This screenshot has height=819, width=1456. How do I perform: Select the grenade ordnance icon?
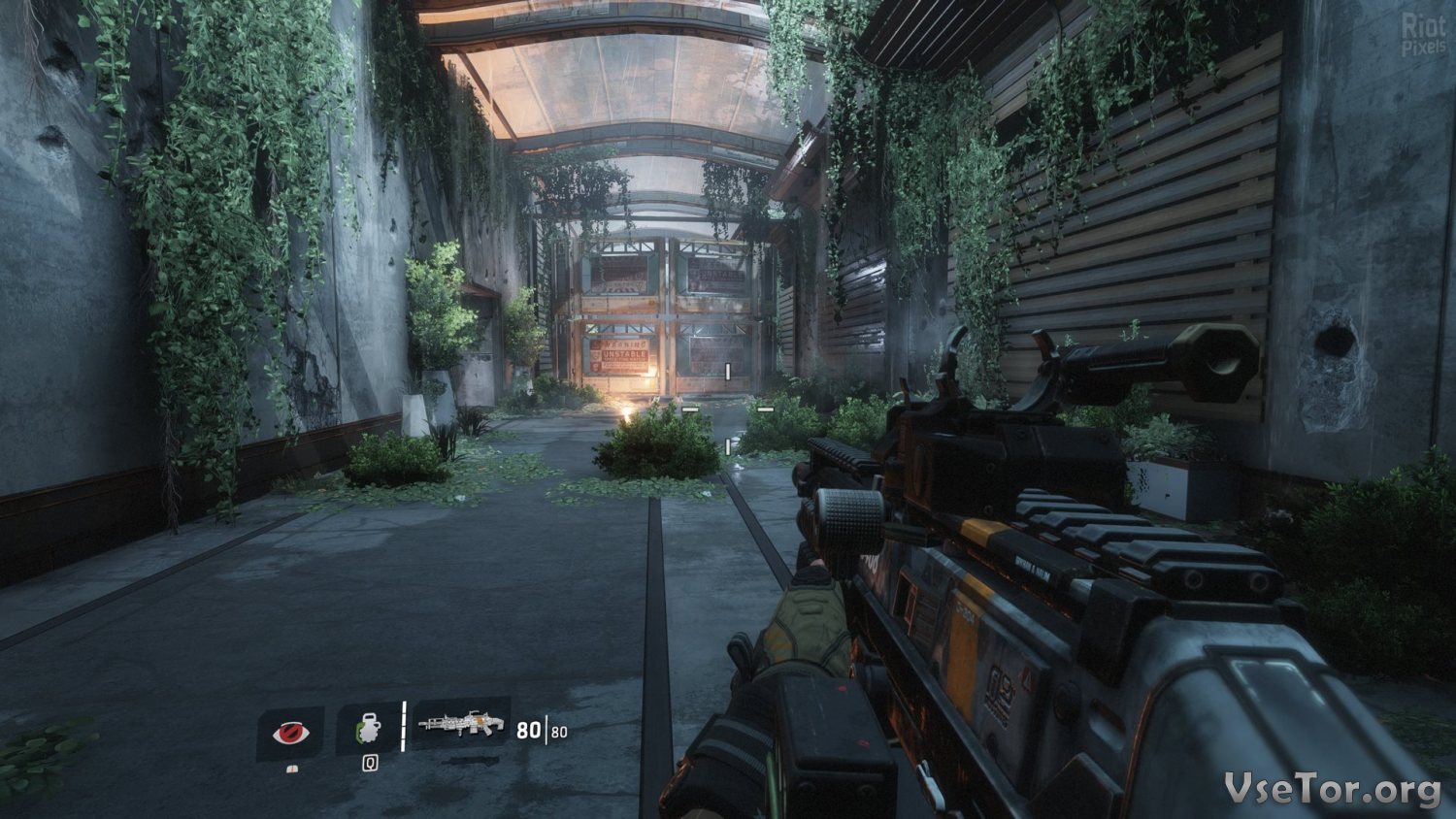point(368,729)
